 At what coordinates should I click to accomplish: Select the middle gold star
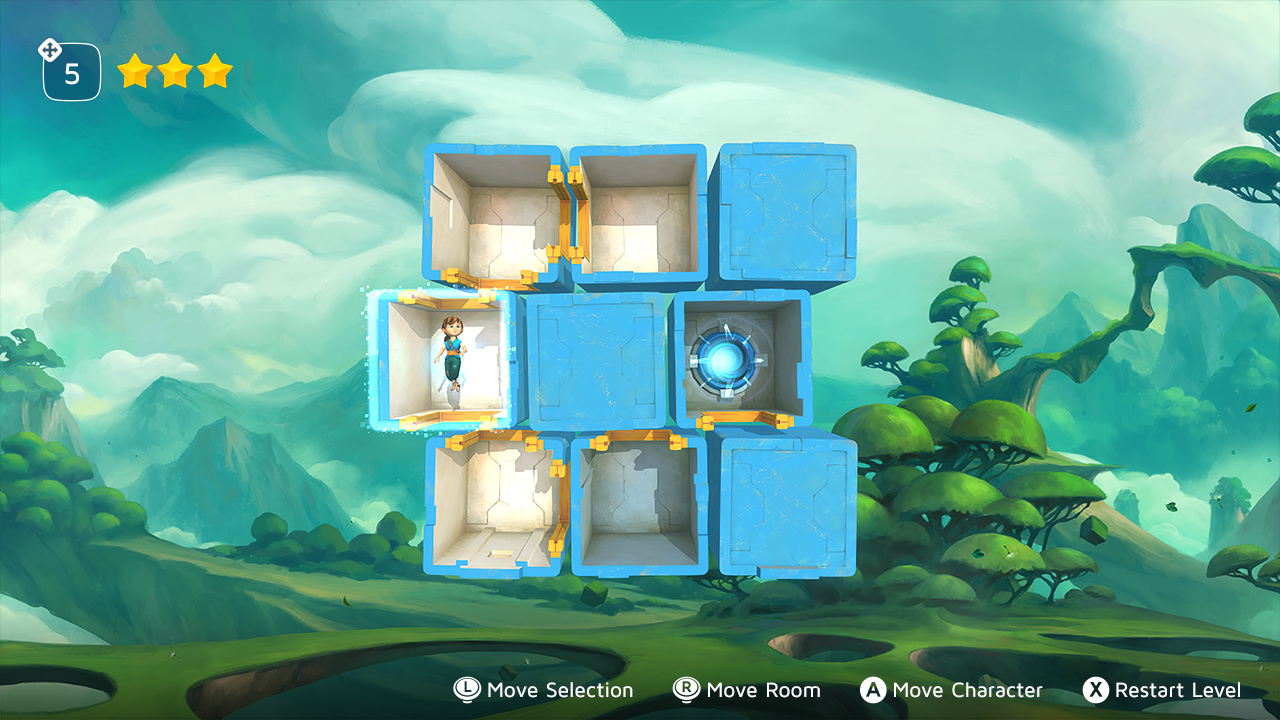click(175, 71)
